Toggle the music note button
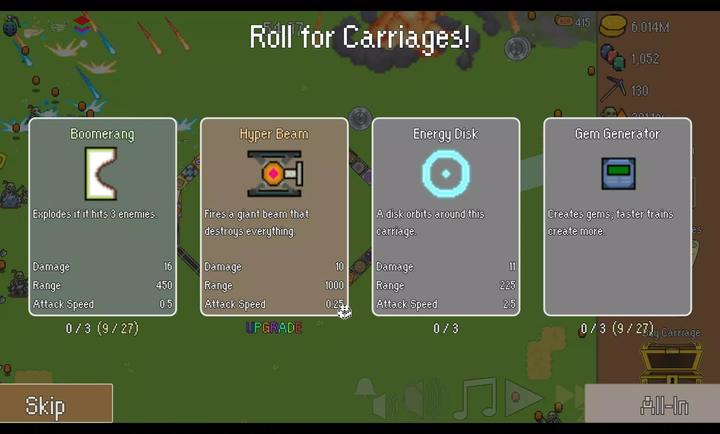This screenshot has width=720, height=434. pos(474,399)
